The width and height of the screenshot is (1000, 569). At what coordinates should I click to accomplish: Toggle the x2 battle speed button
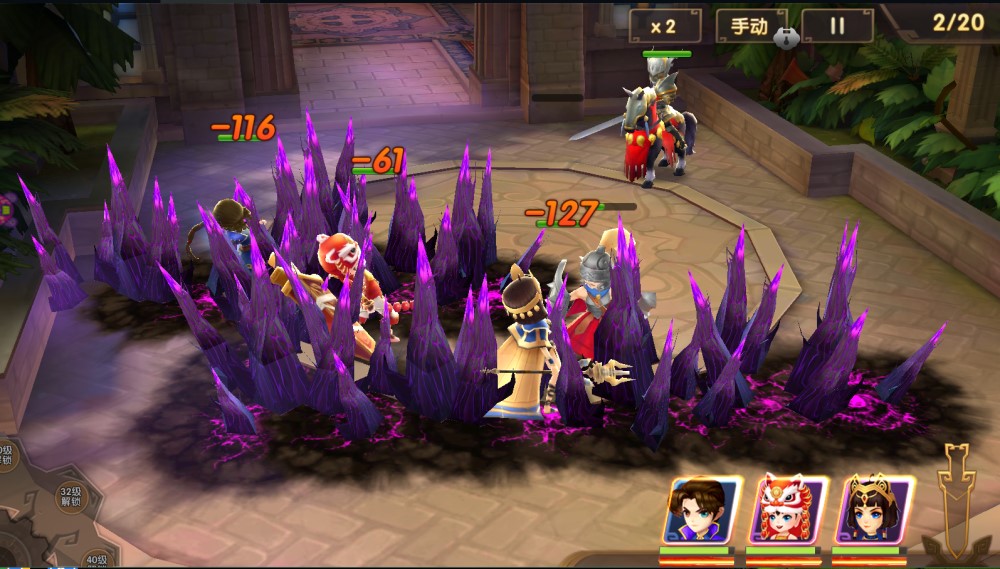(665, 26)
